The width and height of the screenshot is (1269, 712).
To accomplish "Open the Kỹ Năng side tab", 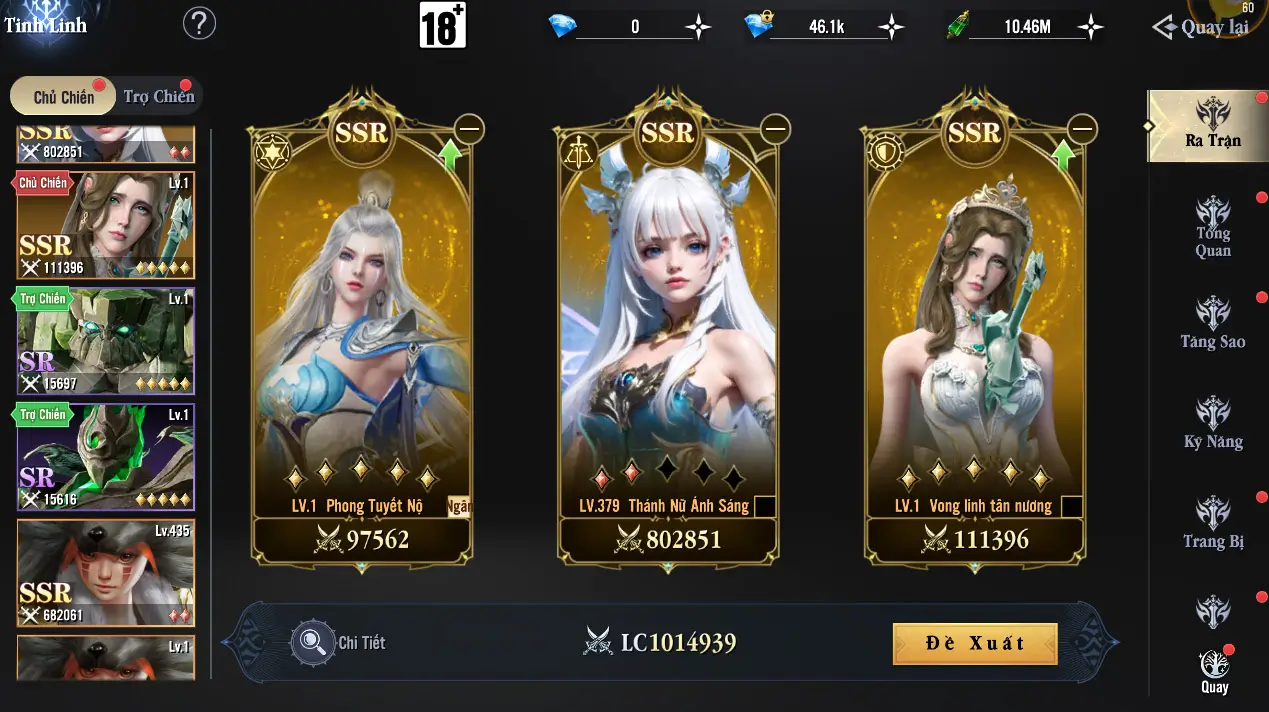I will pyautogui.click(x=1212, y=424).
